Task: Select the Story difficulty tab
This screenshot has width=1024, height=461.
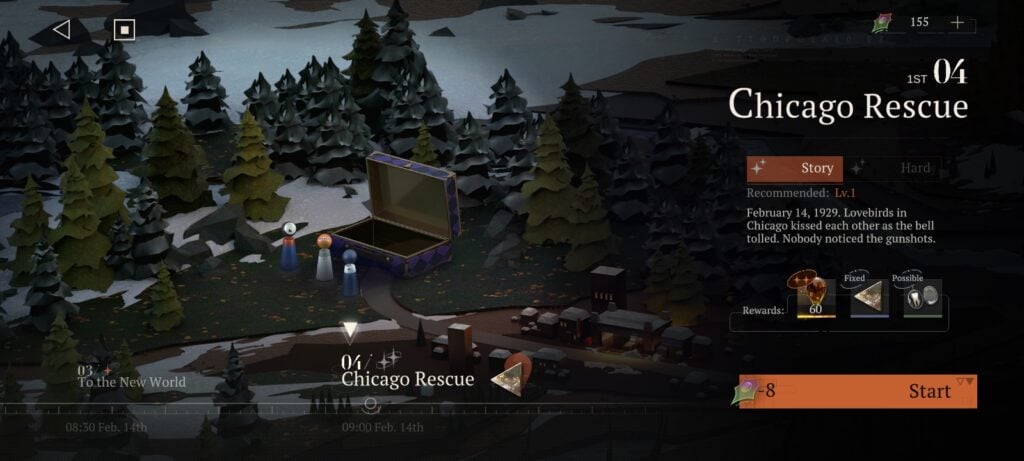Action: [795, 169]
